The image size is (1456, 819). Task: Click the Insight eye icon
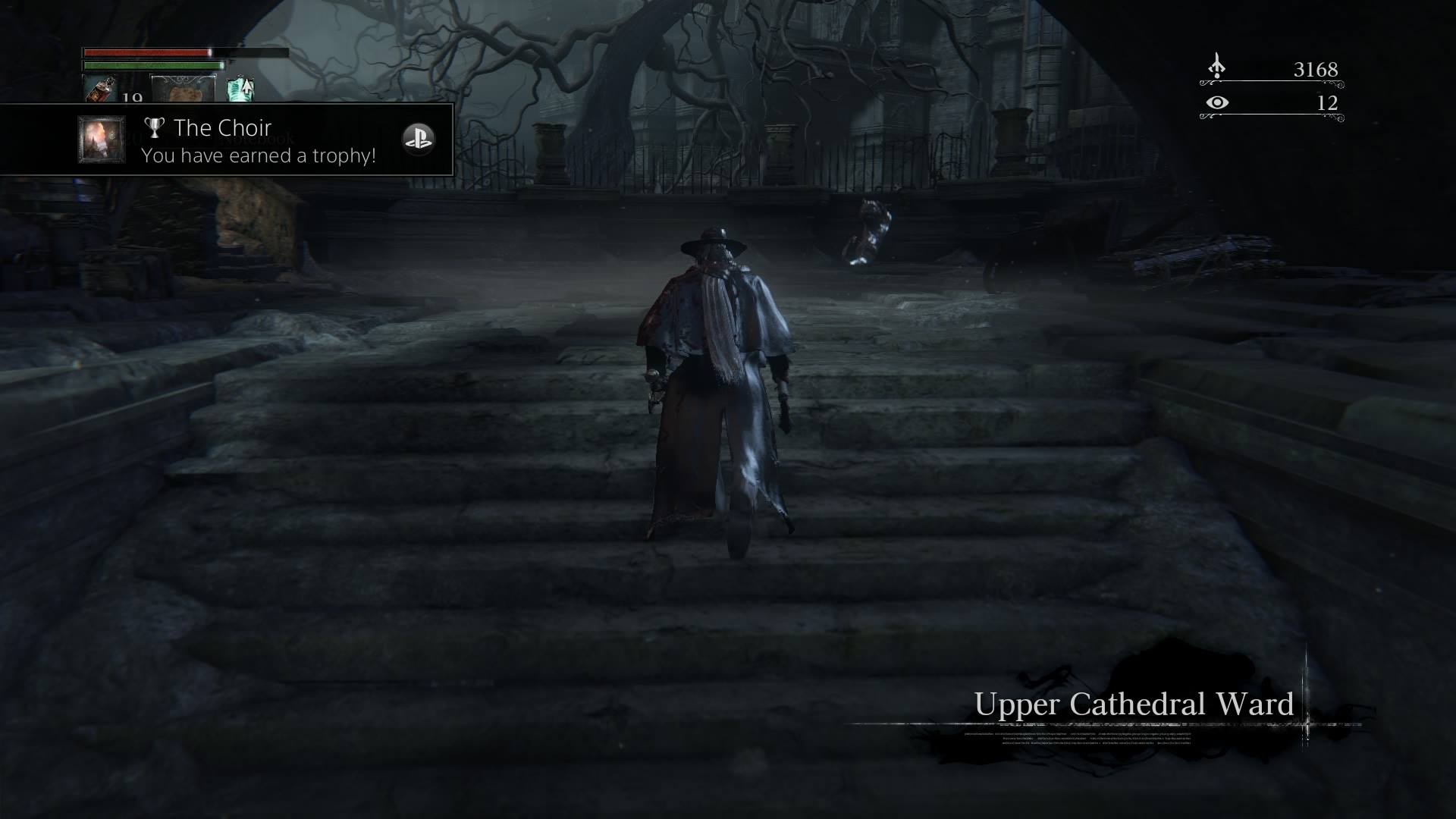tap(1216, 102)
